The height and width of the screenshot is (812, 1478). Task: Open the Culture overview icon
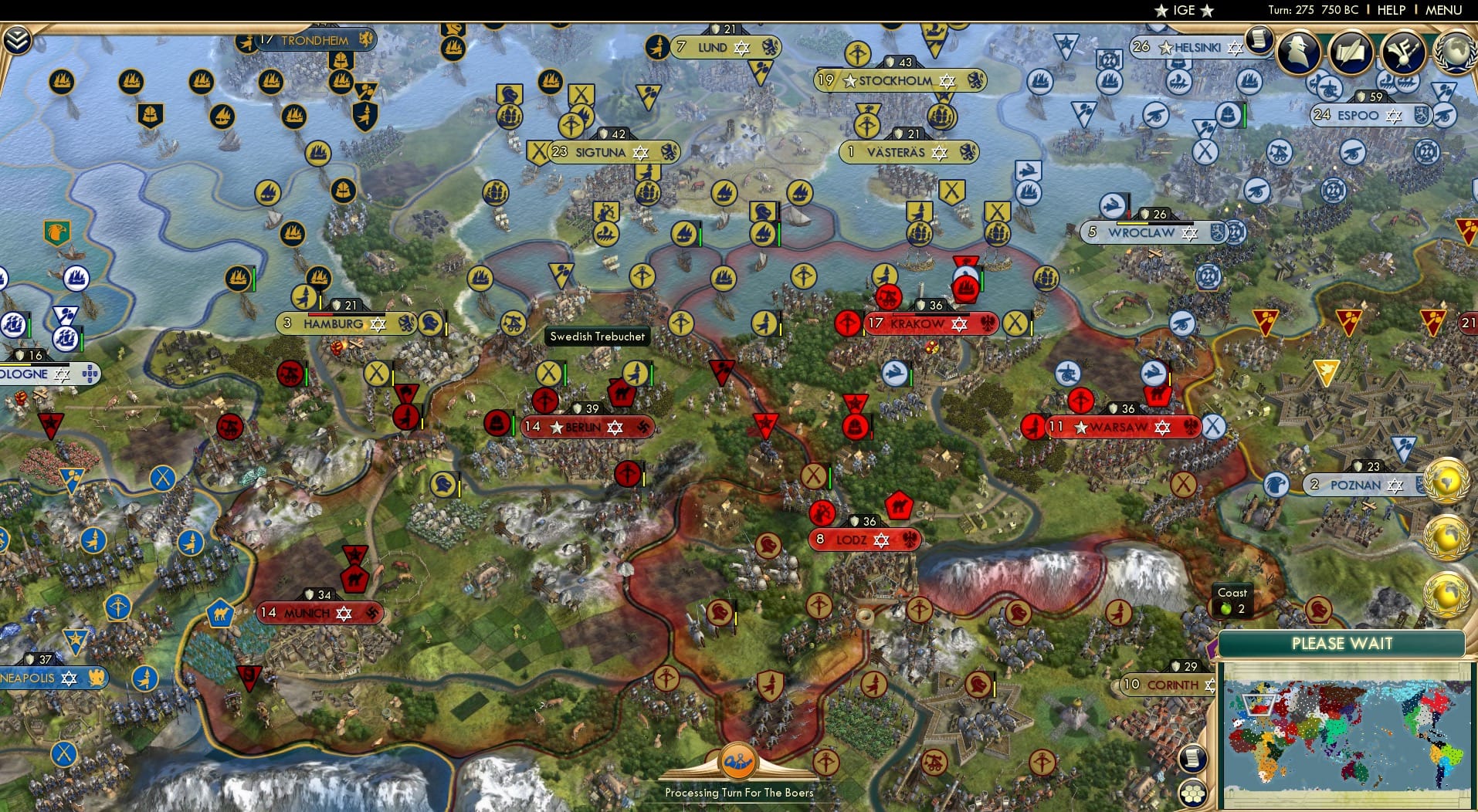[1404, 52]
